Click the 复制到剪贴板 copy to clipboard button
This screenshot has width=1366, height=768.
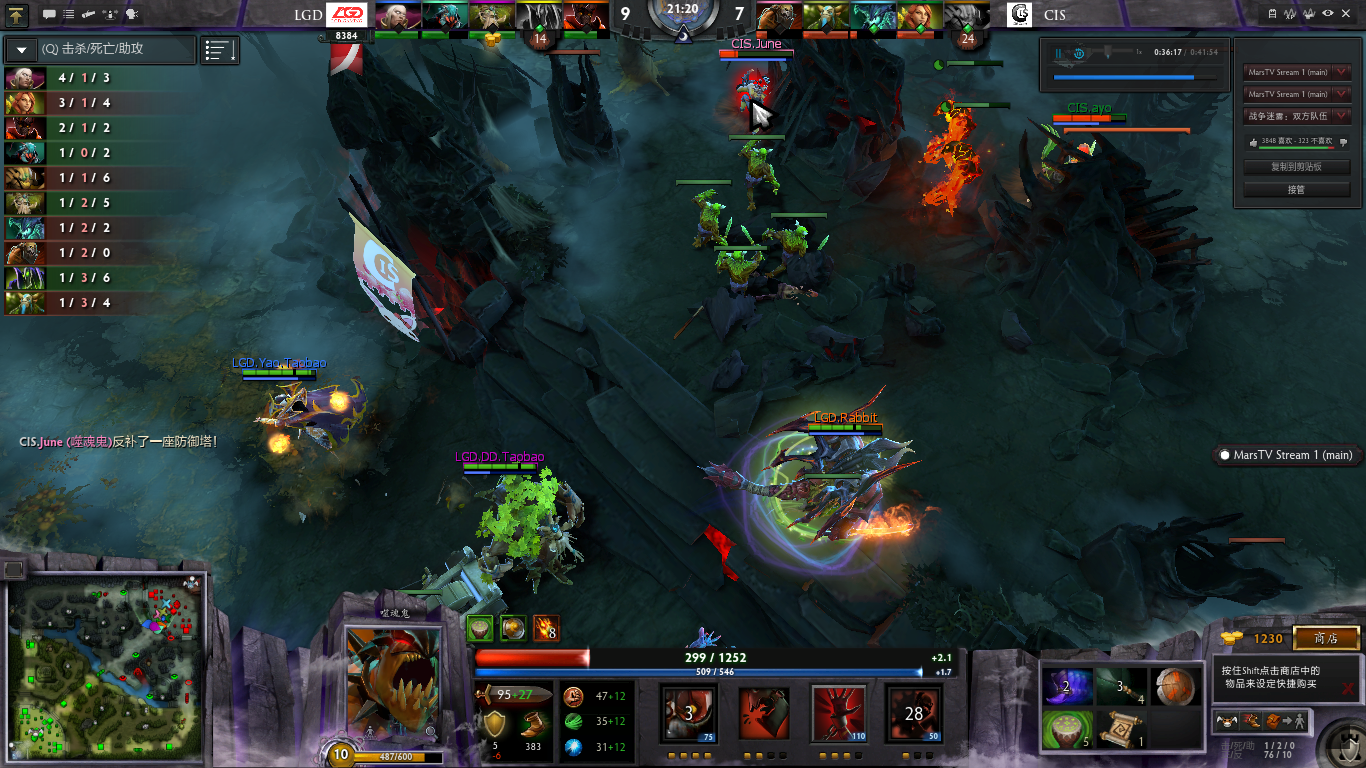(x=1296, y=167)
